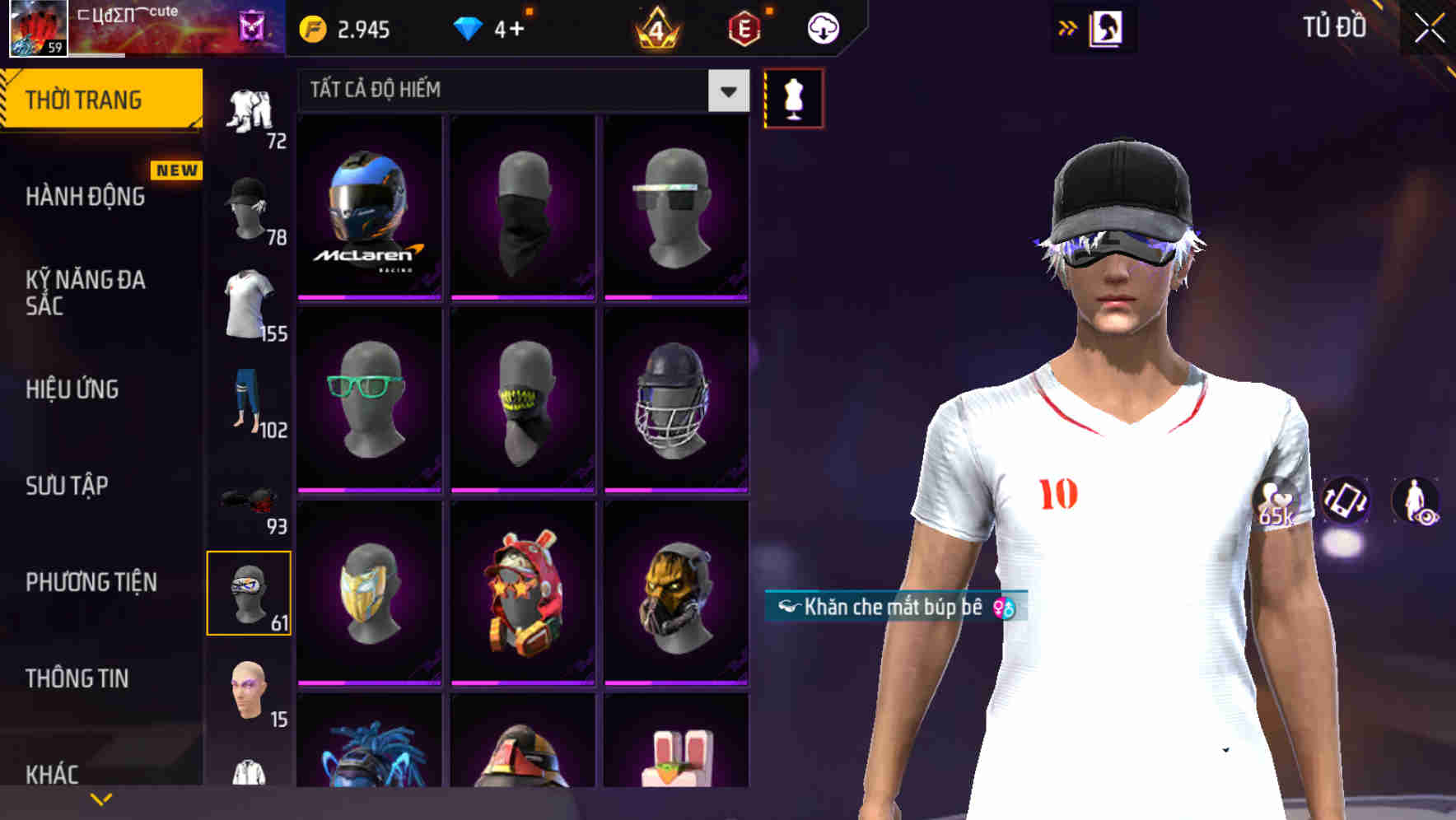
Task: Expand the sidebar with the bottom chevron arrow
Action: click(100, 799)
